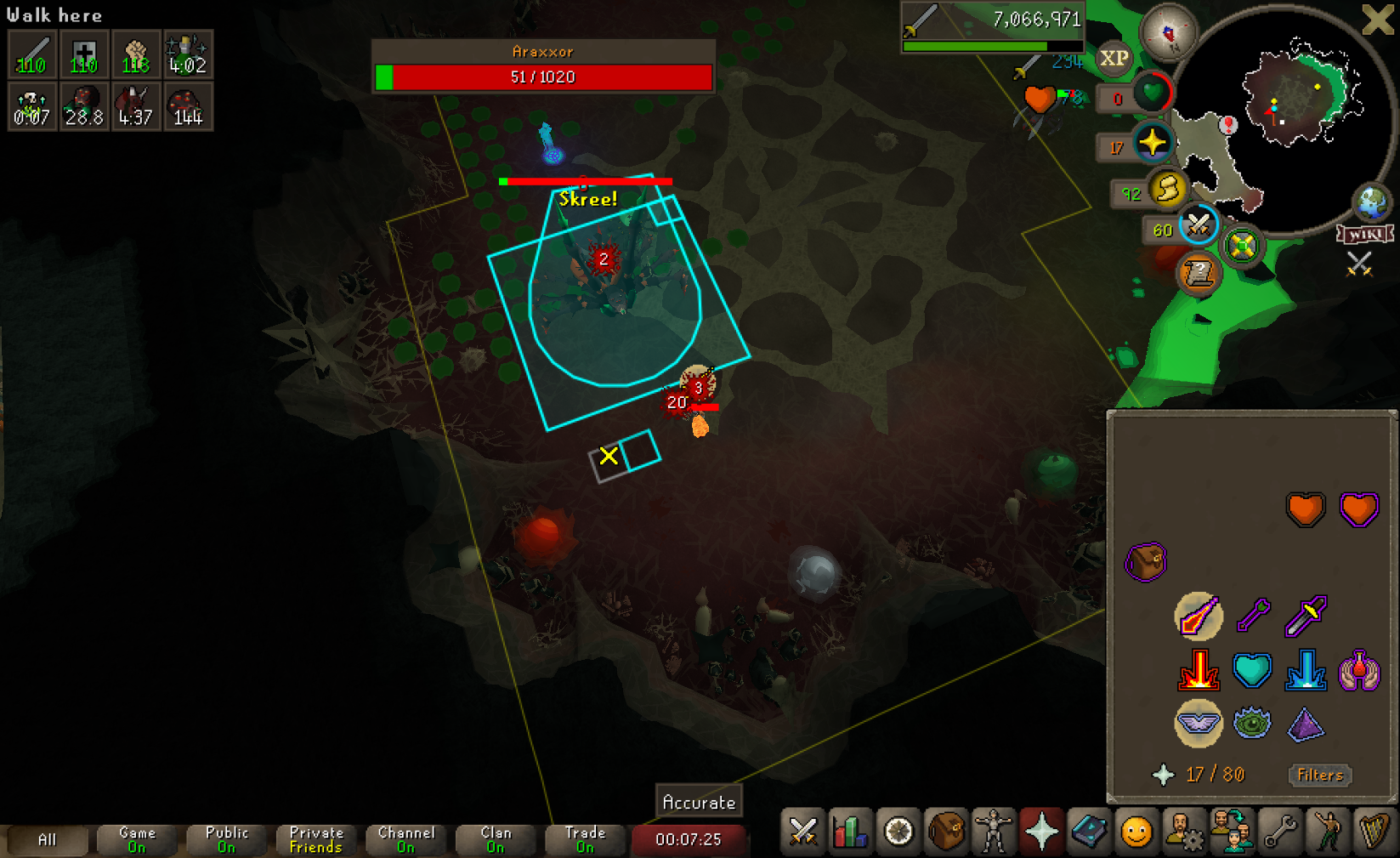Click the compass to face north
Image resolution: width=1400 pixels, height=858 pixels.
(1168, 32)
